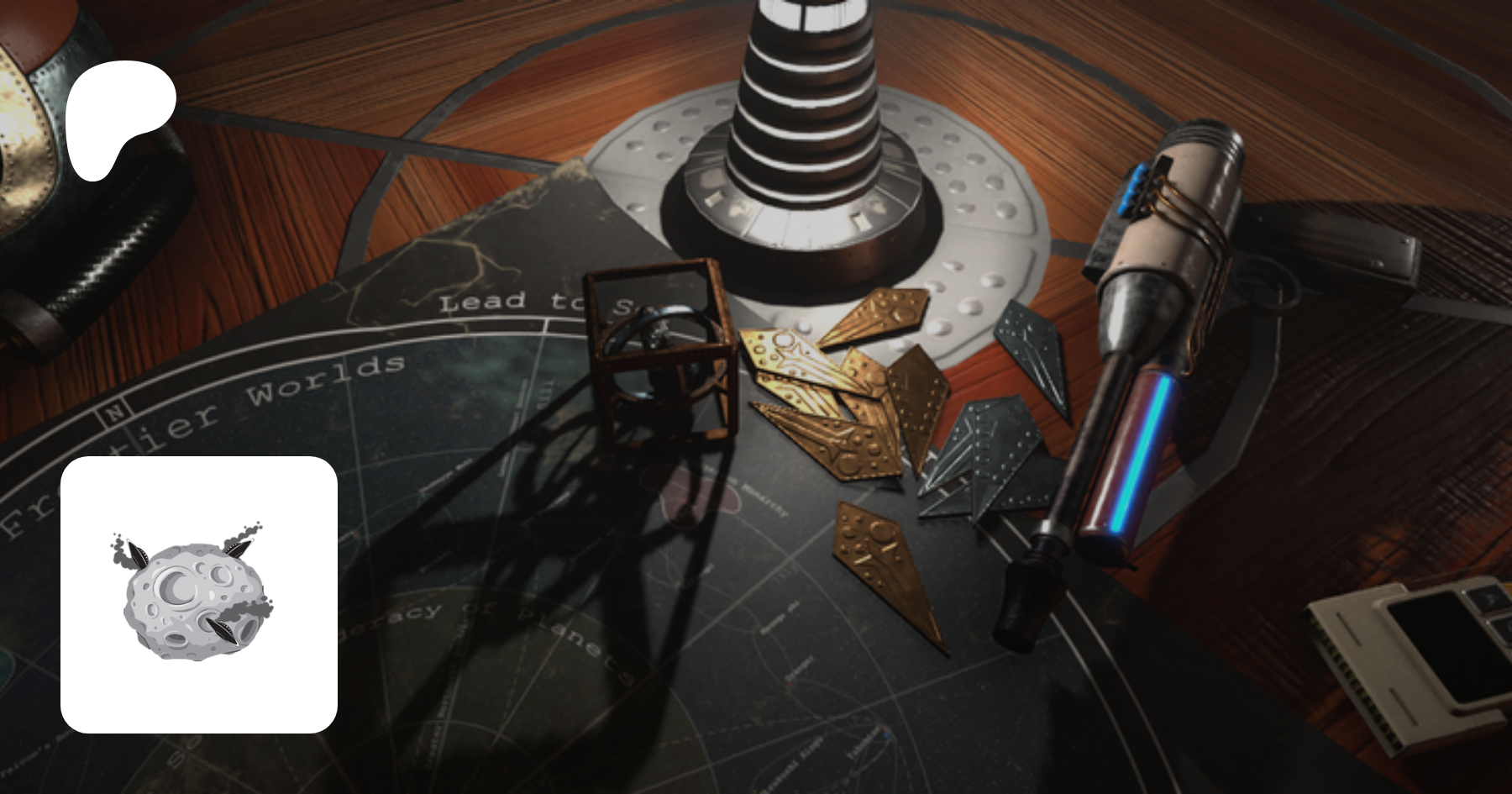Open the asteroid creator avatar thumbnail
This screenshot has width=1512, height=794.
[199, 595]
